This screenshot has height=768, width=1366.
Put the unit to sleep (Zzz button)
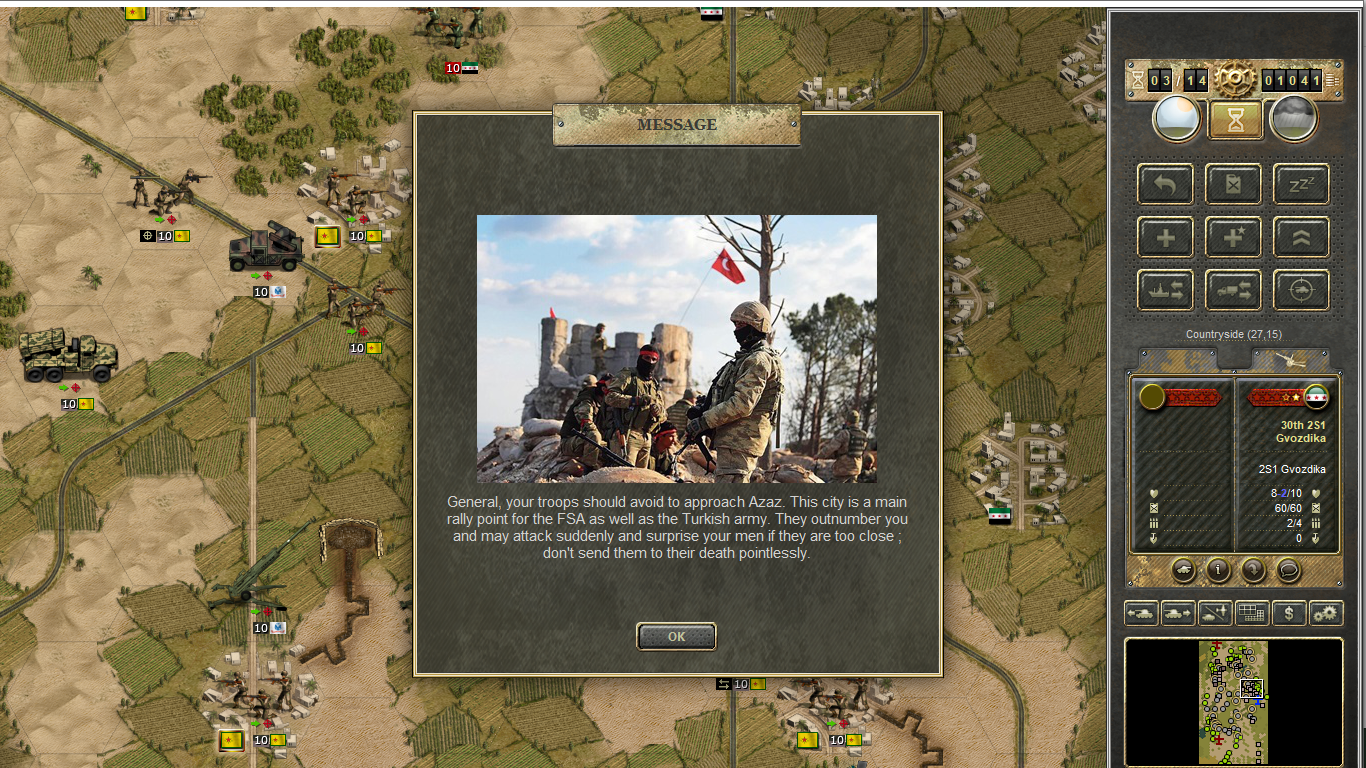pos(1301,184)
